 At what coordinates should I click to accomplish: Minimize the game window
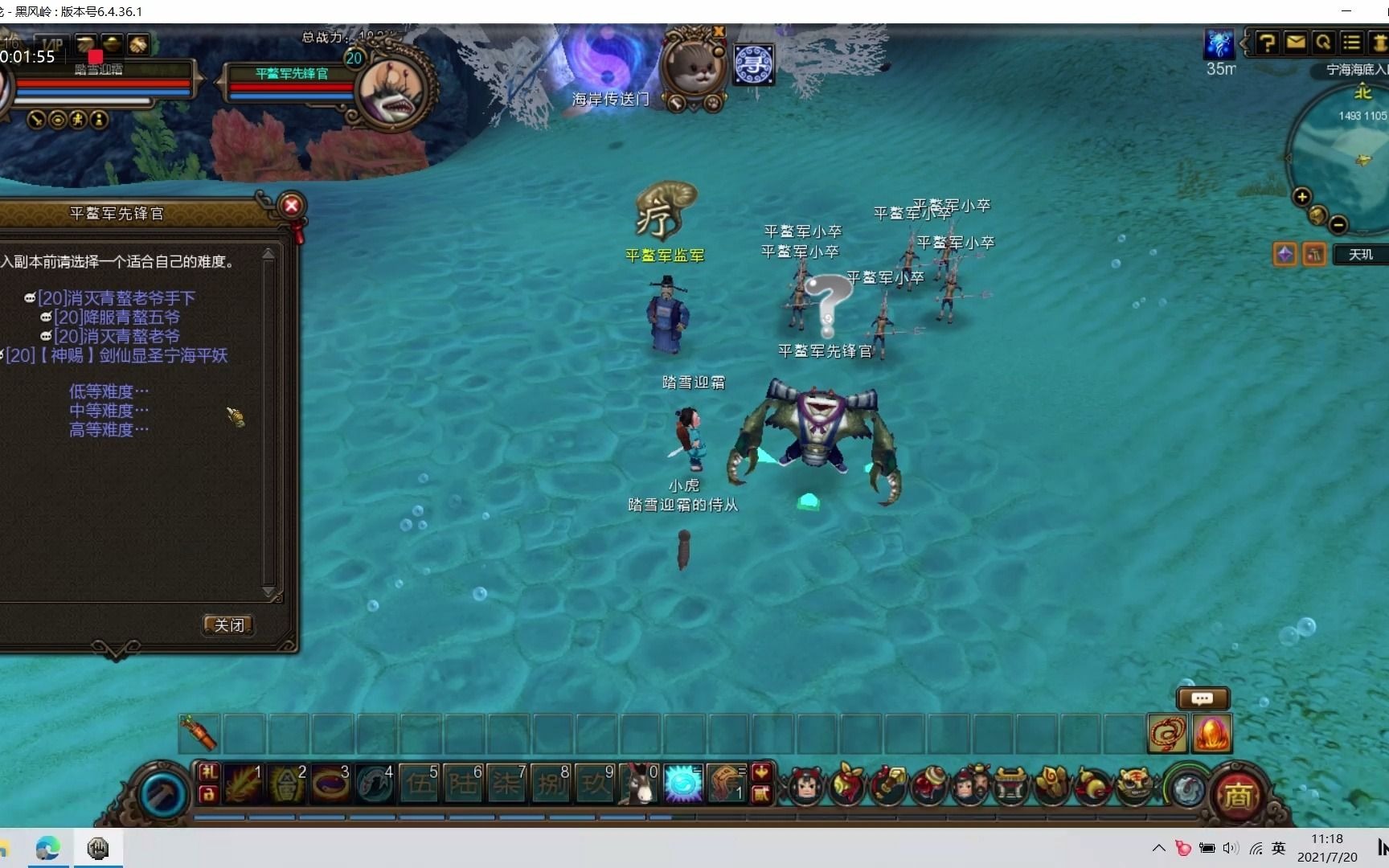[1346, 11]
